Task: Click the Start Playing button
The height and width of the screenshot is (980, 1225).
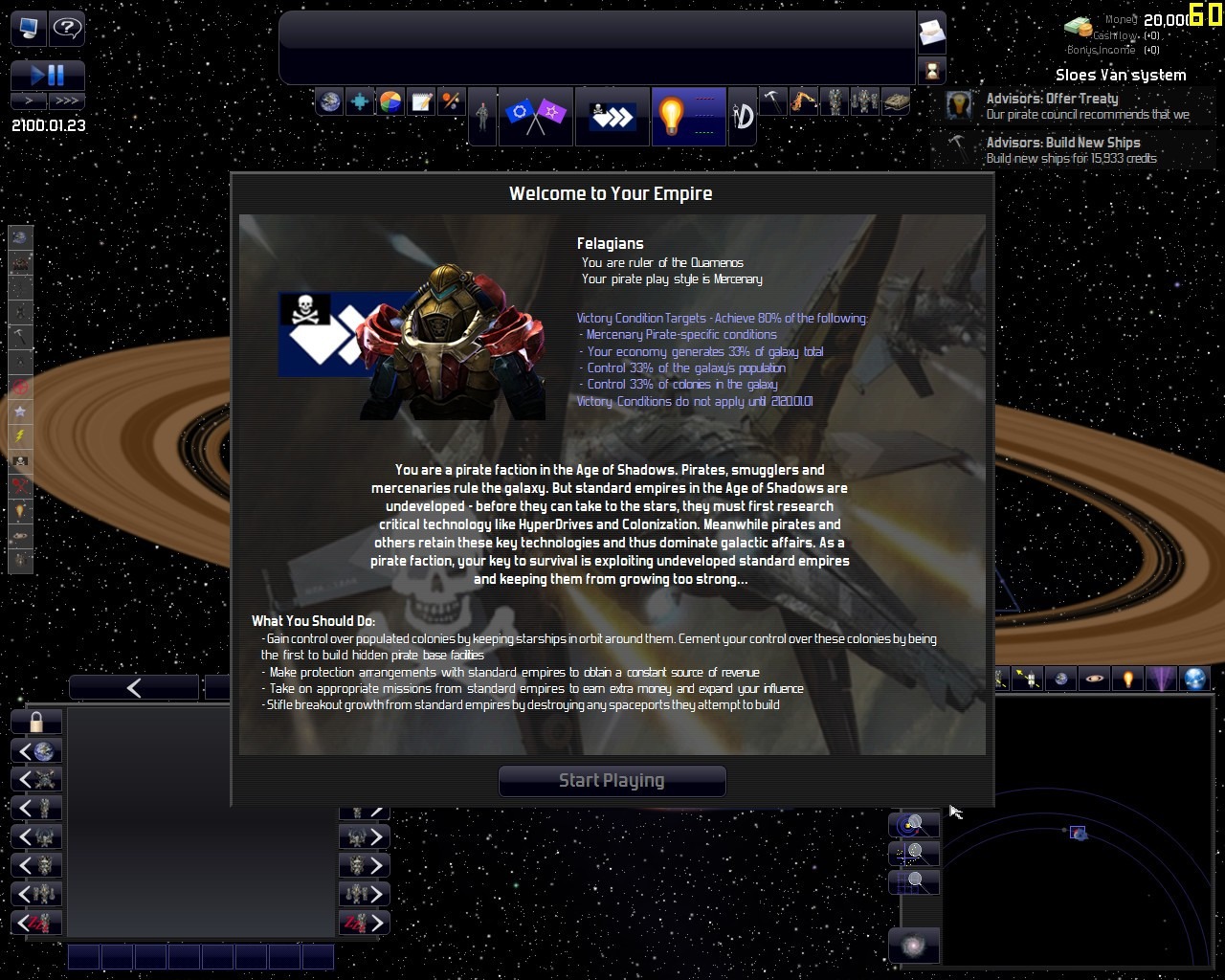Action: [612, 780]
